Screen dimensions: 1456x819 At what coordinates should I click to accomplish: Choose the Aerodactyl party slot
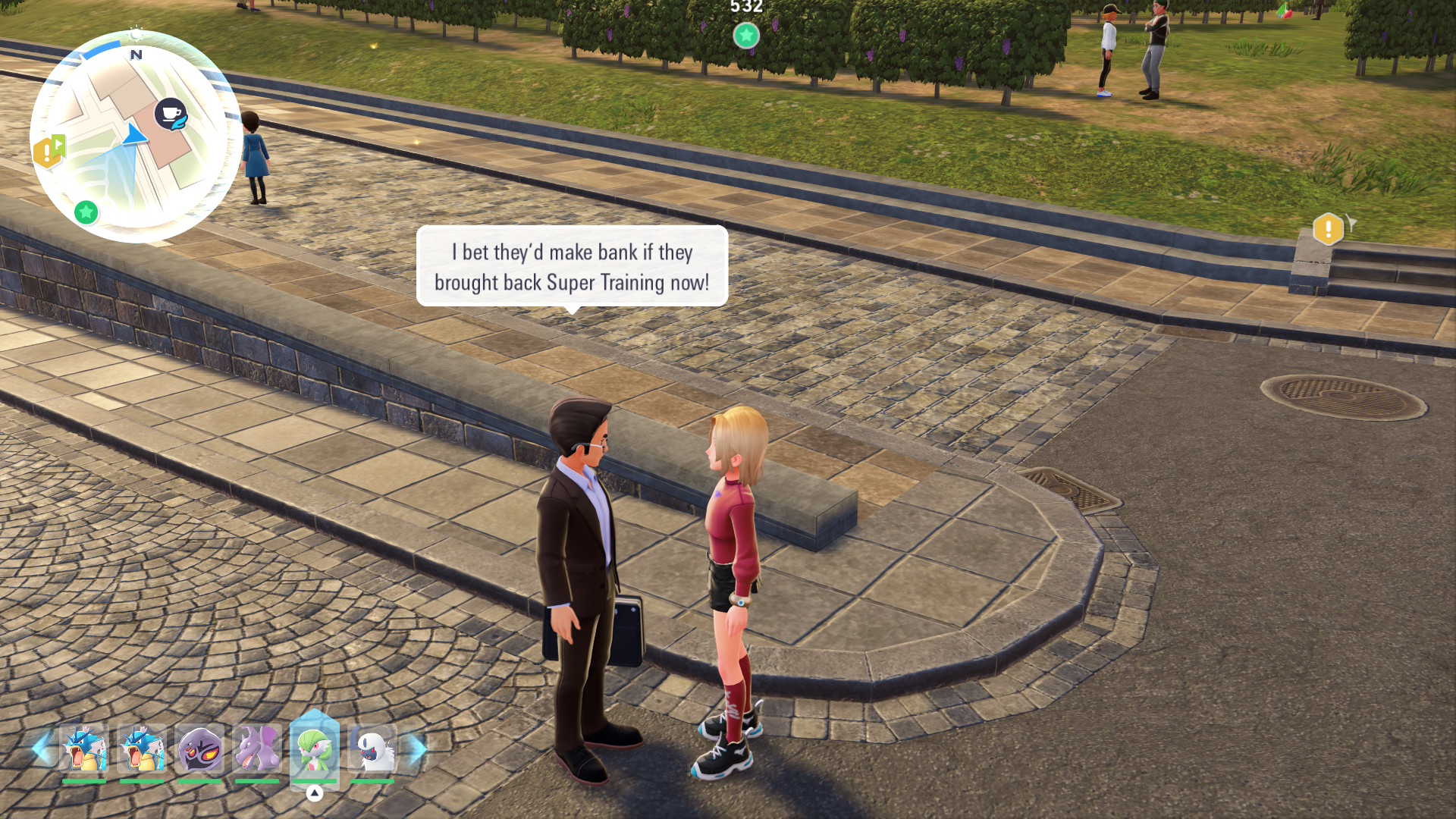click(x=257, y=749)
